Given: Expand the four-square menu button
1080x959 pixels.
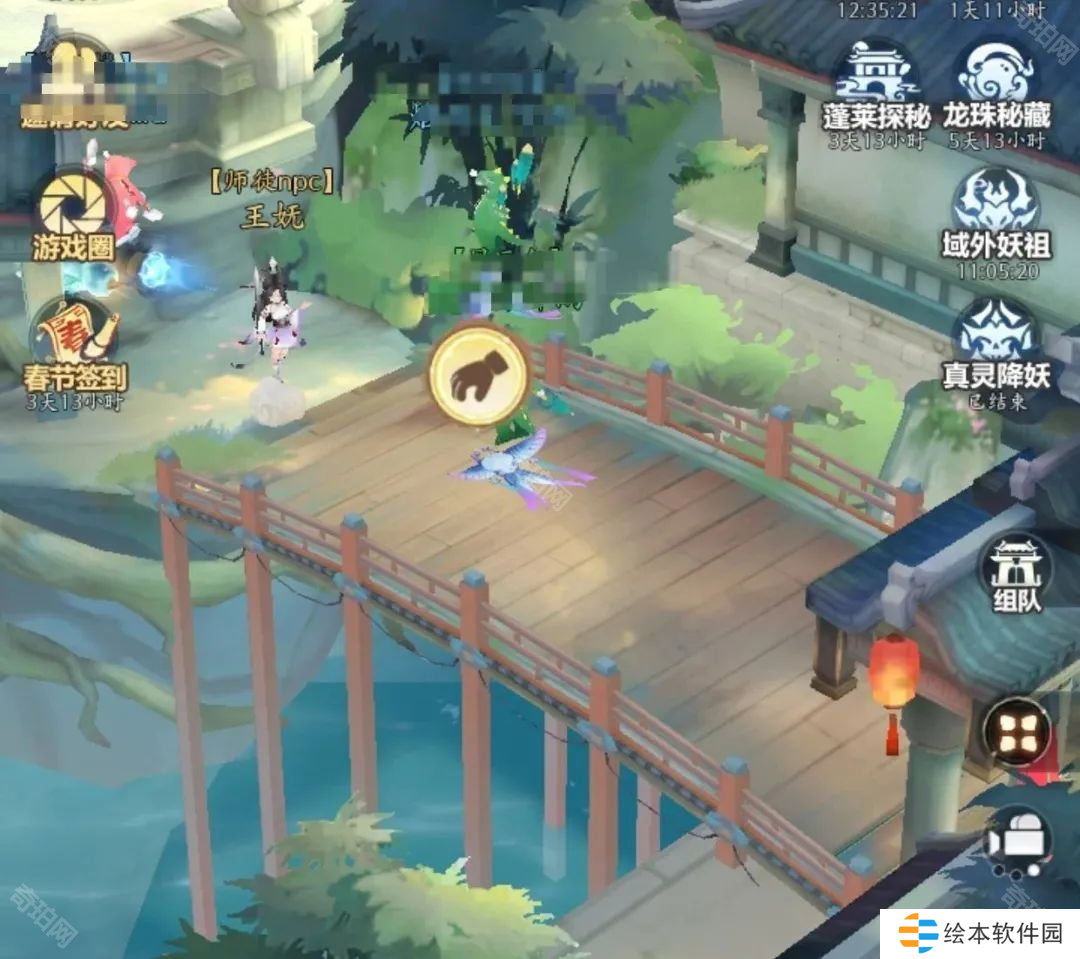Looking at the screenshot, I should pyautogui.click(x=1017, y=731).
